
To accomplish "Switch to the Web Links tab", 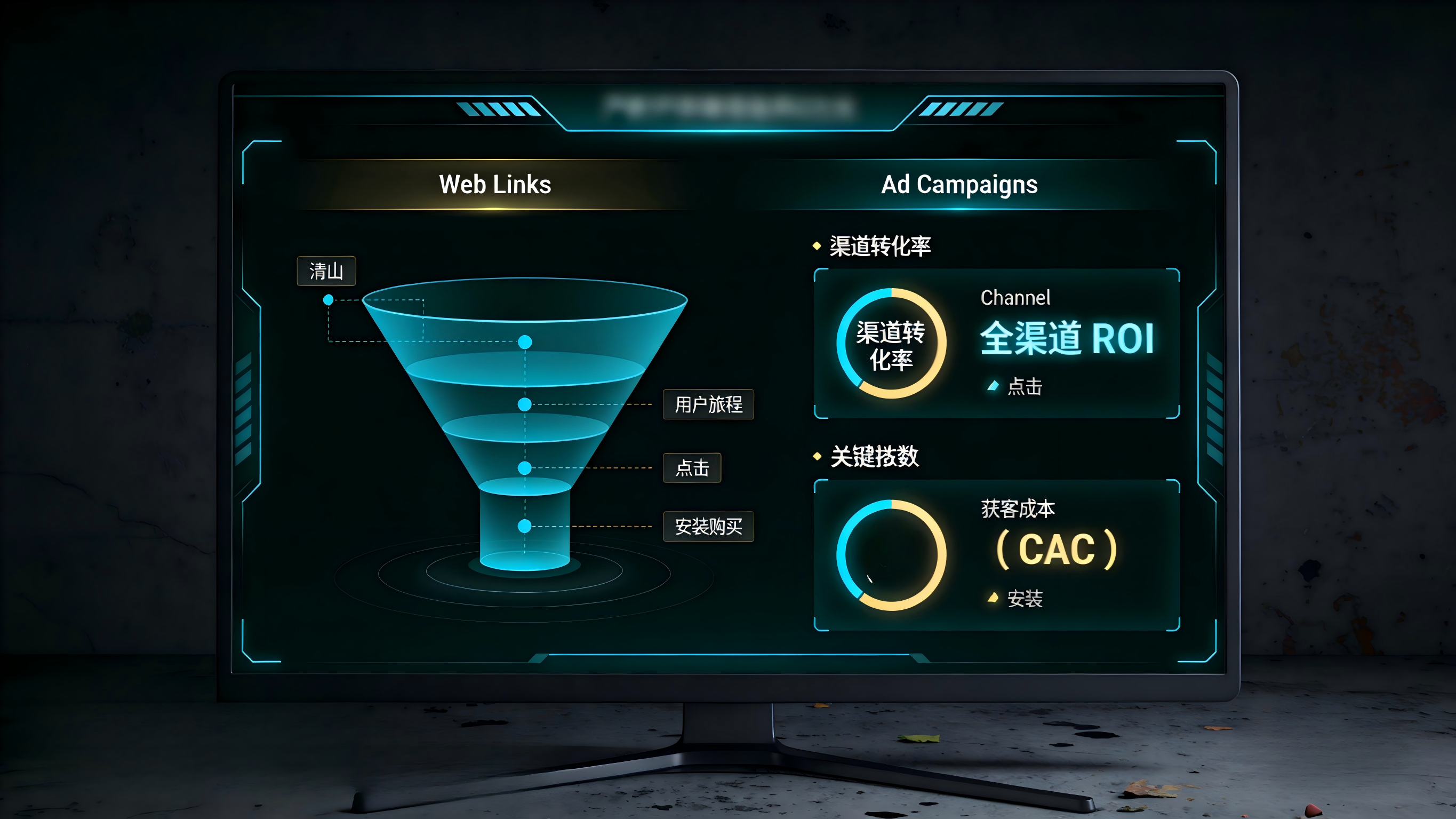I will [494, 185].
